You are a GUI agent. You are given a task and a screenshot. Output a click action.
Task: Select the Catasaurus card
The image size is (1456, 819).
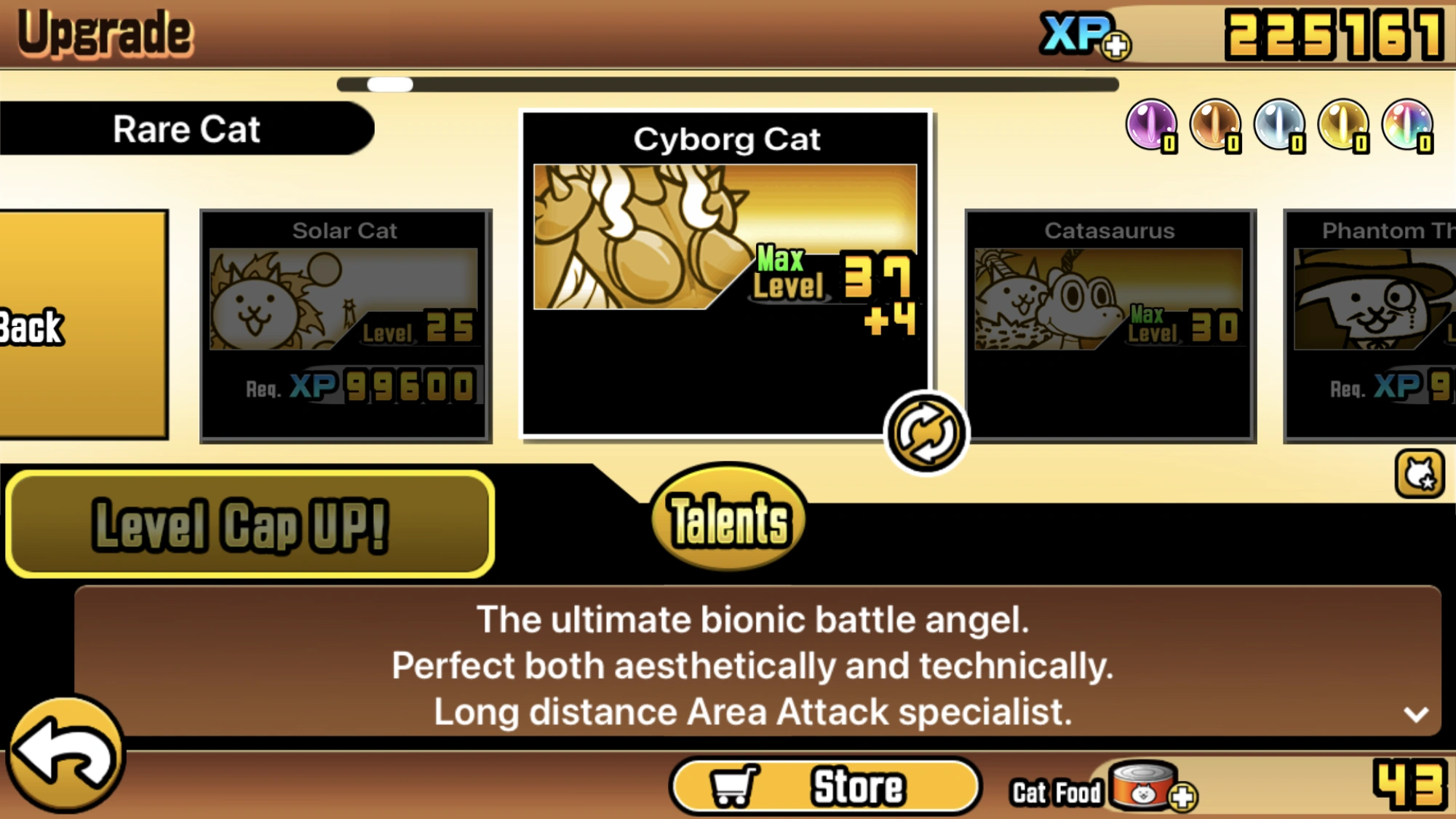[1110, 324]
